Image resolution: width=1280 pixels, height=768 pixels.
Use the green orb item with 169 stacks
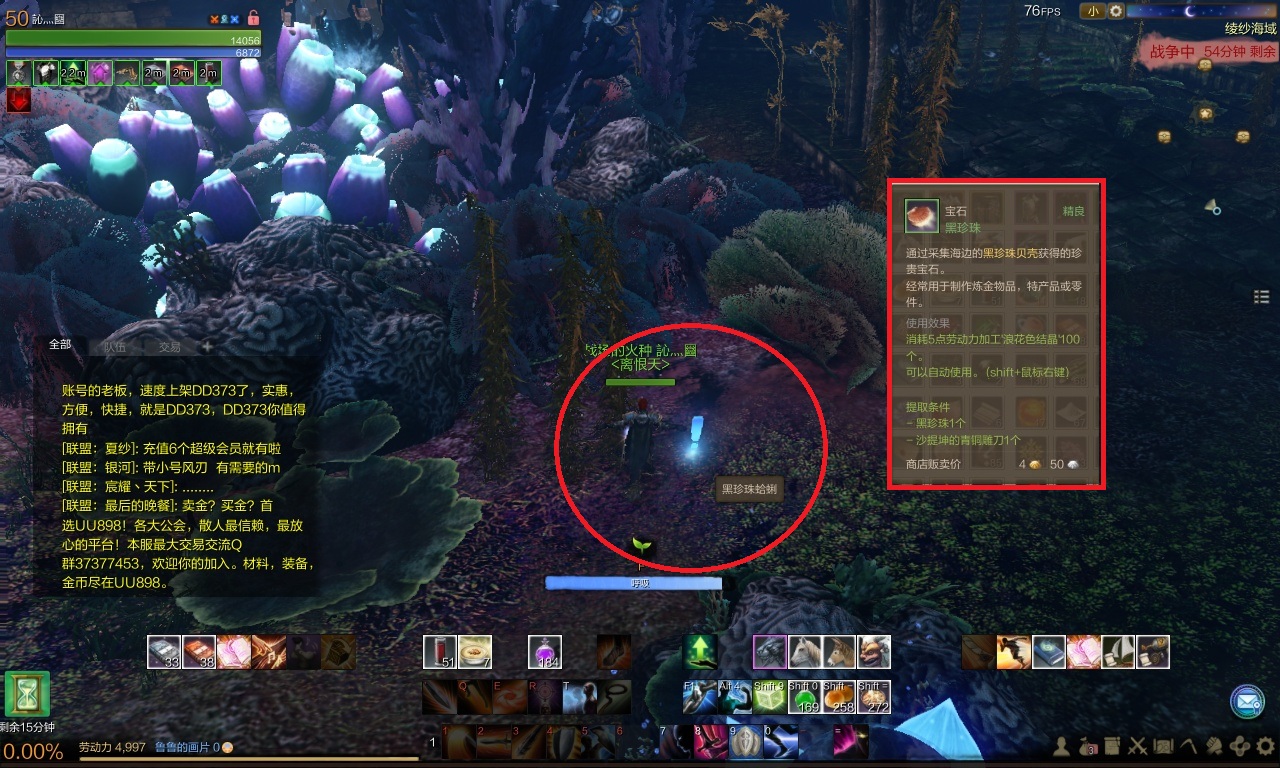click(x=804, y=697)
